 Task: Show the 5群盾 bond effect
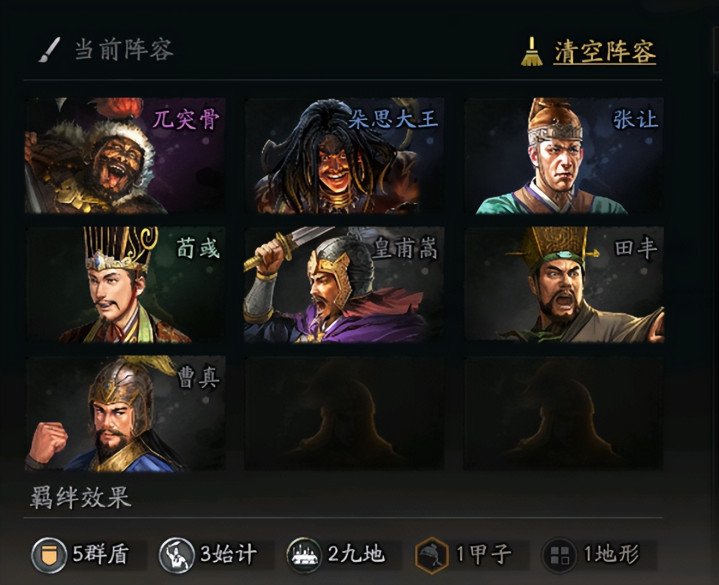(88, 555)
